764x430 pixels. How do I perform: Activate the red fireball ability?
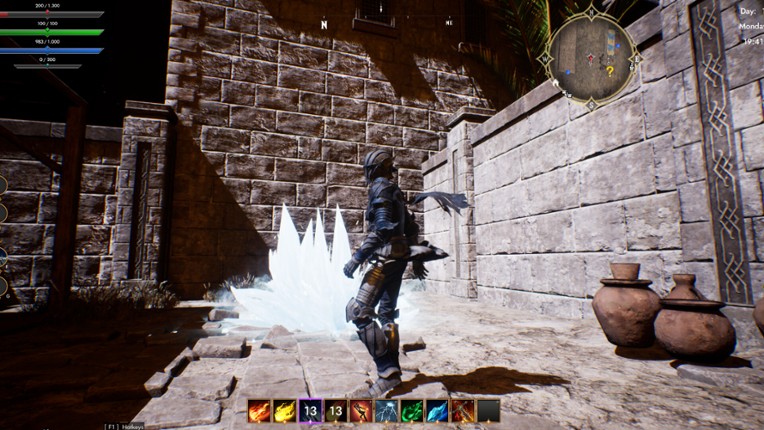pos(260,411)
